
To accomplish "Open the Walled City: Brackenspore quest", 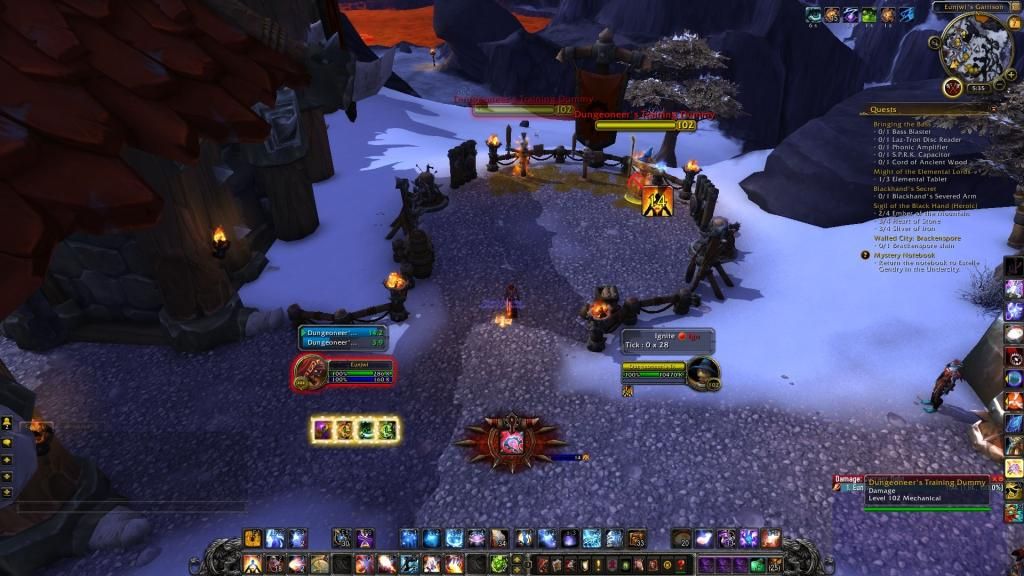I will point(917,238).
